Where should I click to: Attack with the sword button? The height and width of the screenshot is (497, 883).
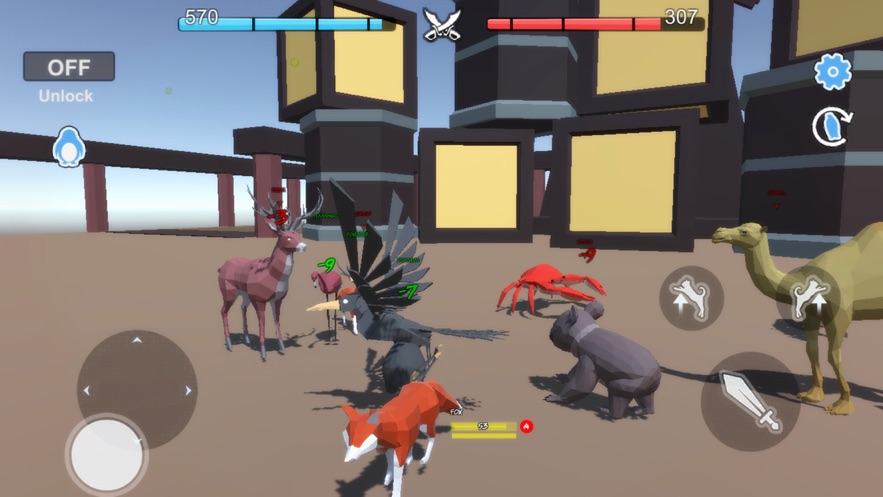coord(750,400)
